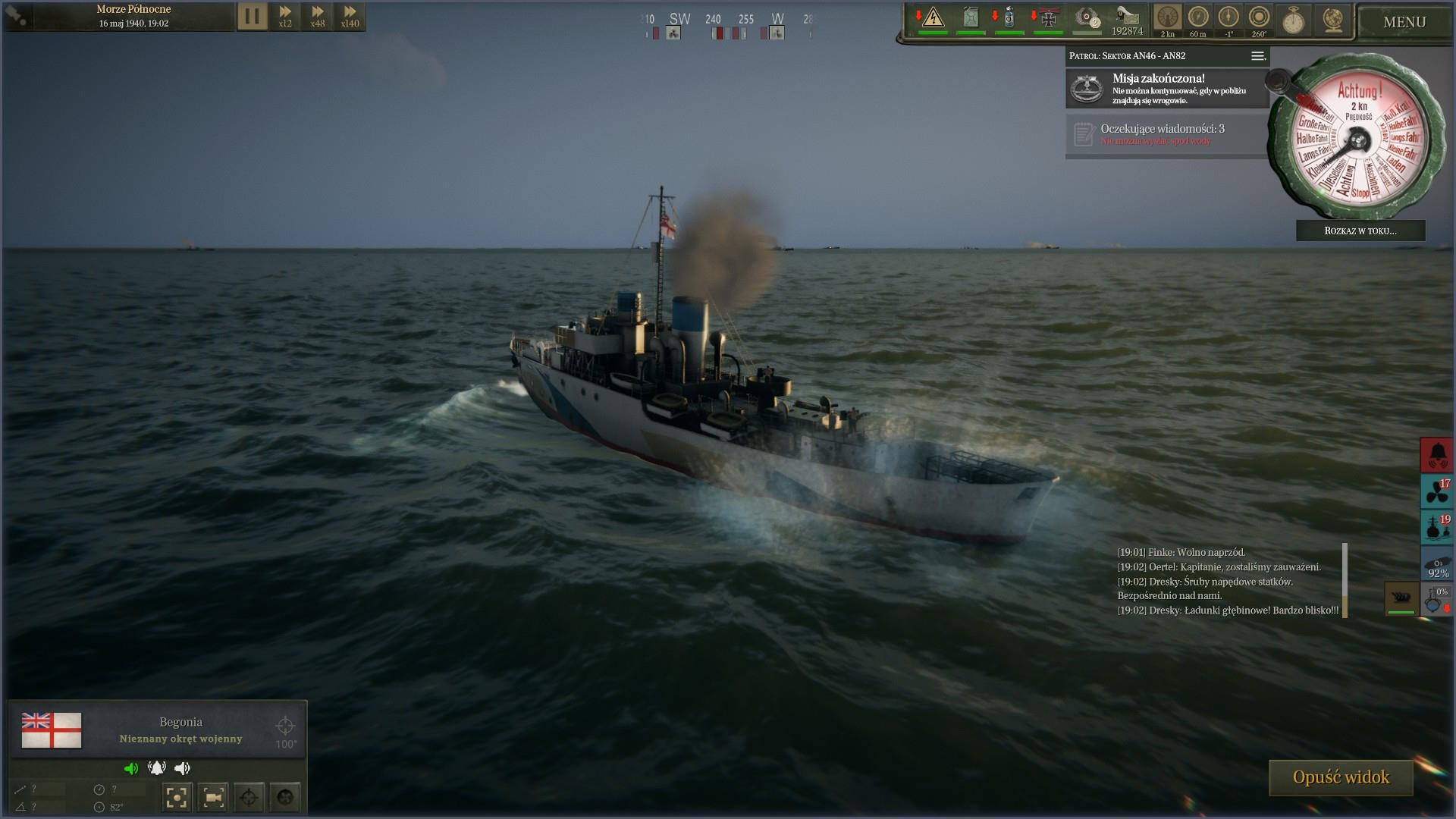1456x819 pixels.
Task: Center view on the selected target
Action: pyautogui.click(x=176, y=797)
